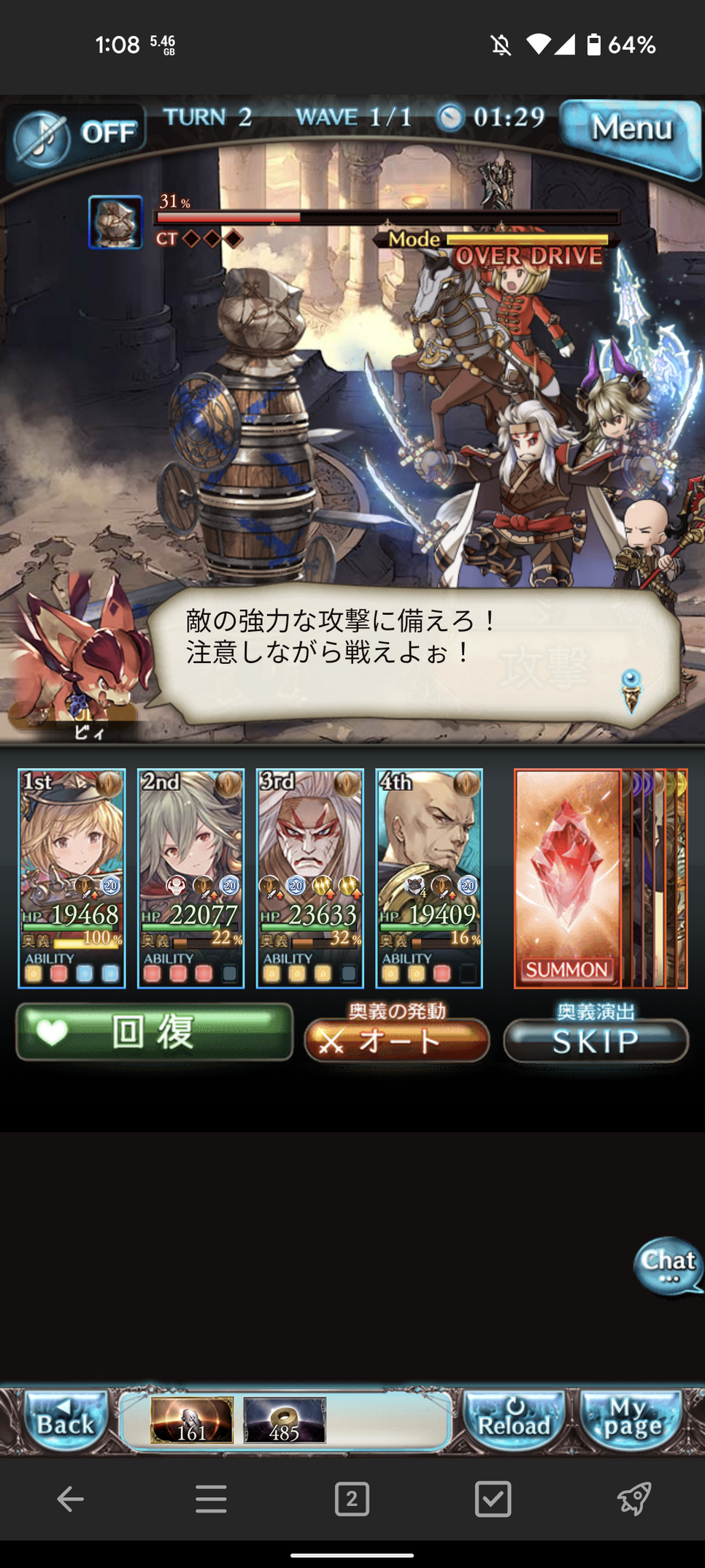Go to My page
Image resolution: width=705 pixels, height=1568 pixels.
point(631,1420)
